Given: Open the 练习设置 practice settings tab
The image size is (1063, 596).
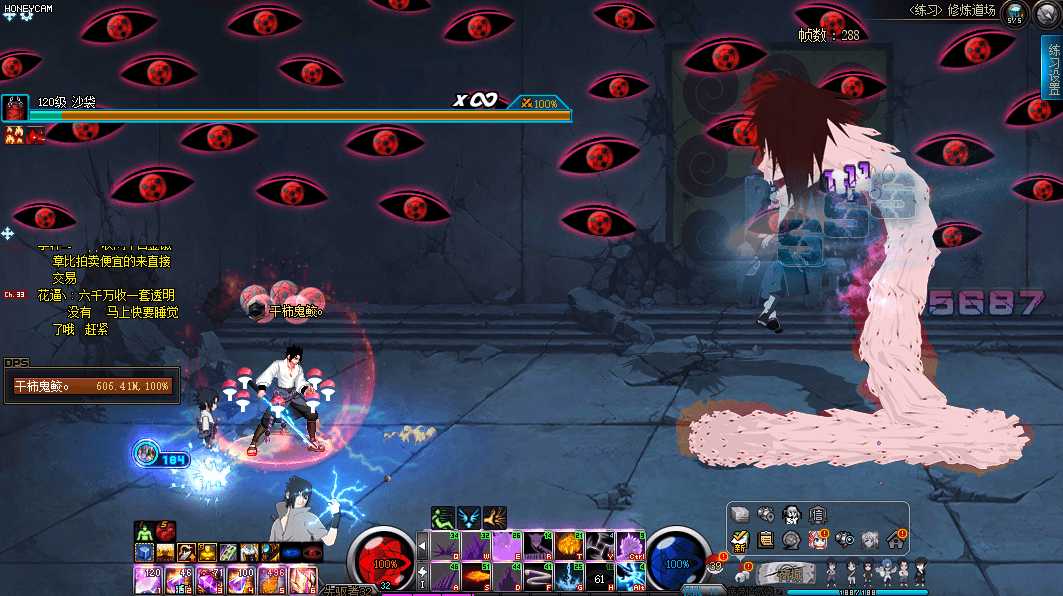Looking at the screenshot, I should (x=1052, y=68).
